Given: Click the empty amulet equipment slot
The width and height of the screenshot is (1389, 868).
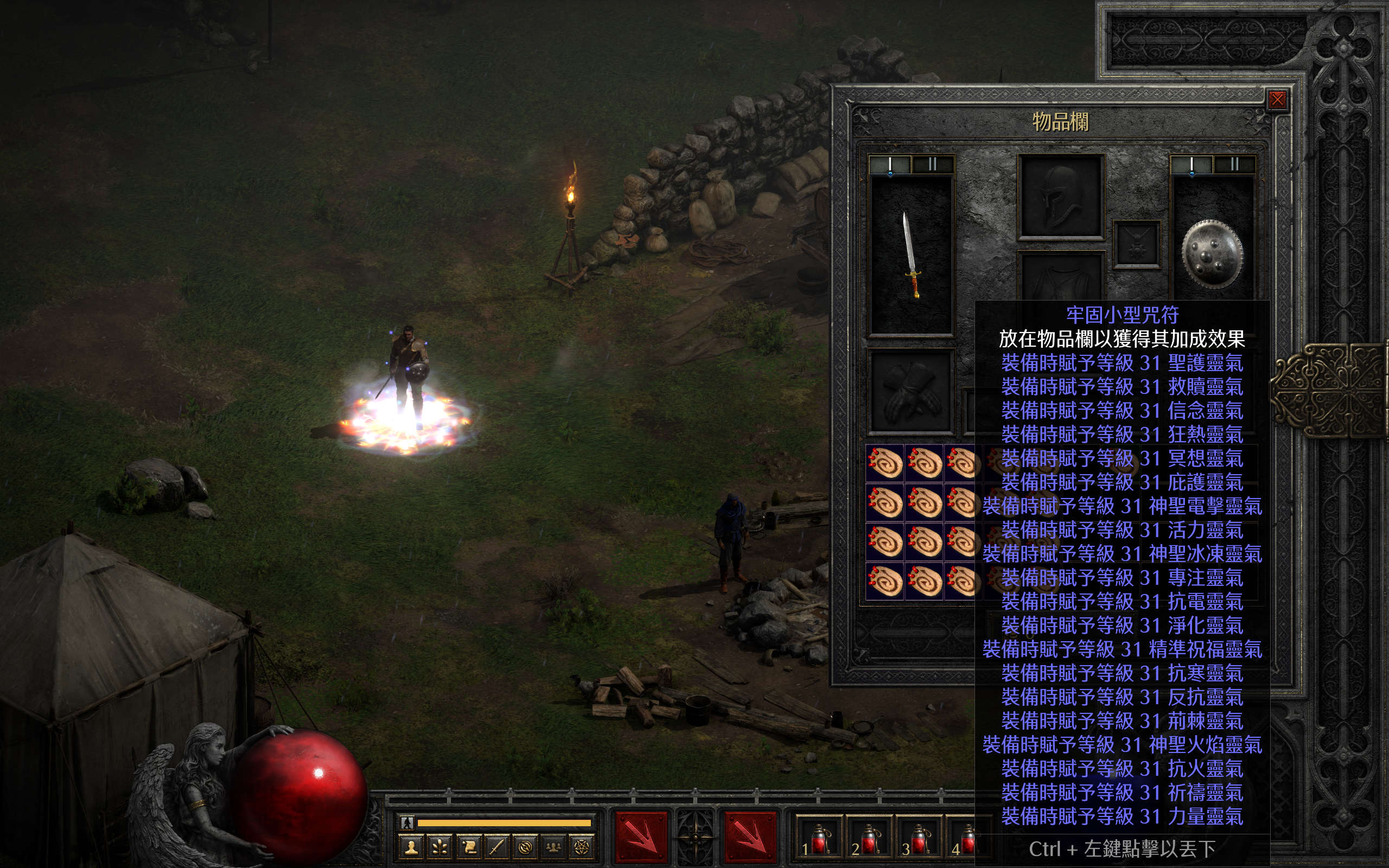Looking at the screenshot, I should [x=1137, y=245].
